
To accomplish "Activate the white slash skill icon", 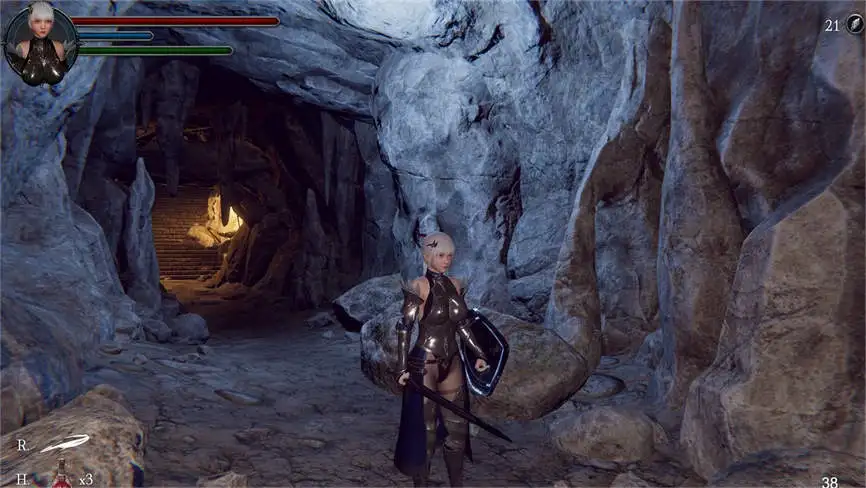I will (65, 442).
